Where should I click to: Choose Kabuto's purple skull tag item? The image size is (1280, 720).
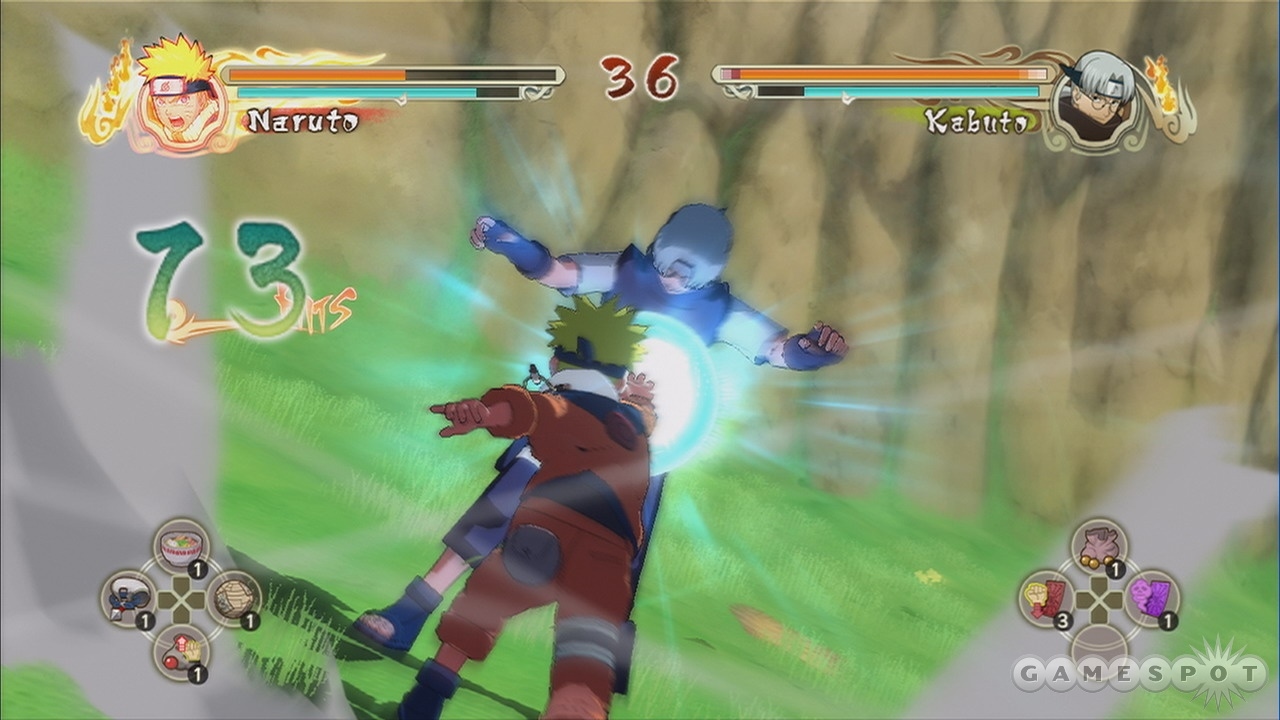(x=1151, y=598)
